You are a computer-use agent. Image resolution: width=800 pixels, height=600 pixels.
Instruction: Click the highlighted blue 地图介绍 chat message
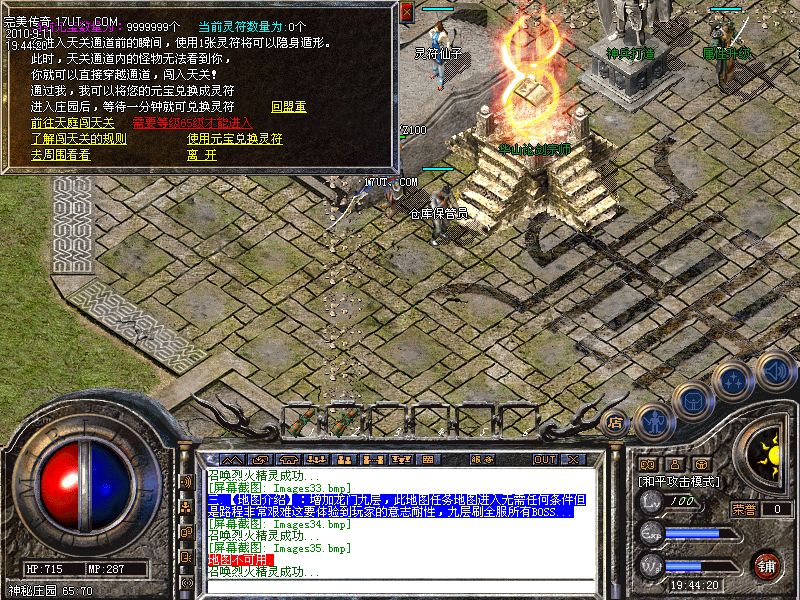tap(392, 505)
